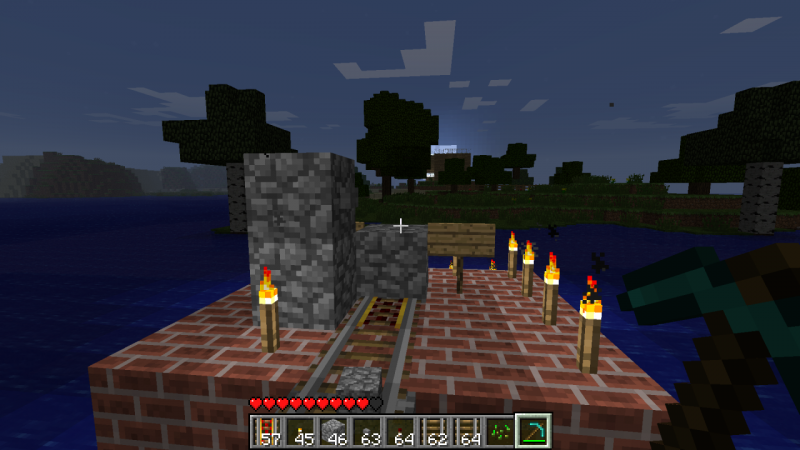Switch to the green seeds slot
The width and height of the screenshot is (800, 450).
[500, 431]
